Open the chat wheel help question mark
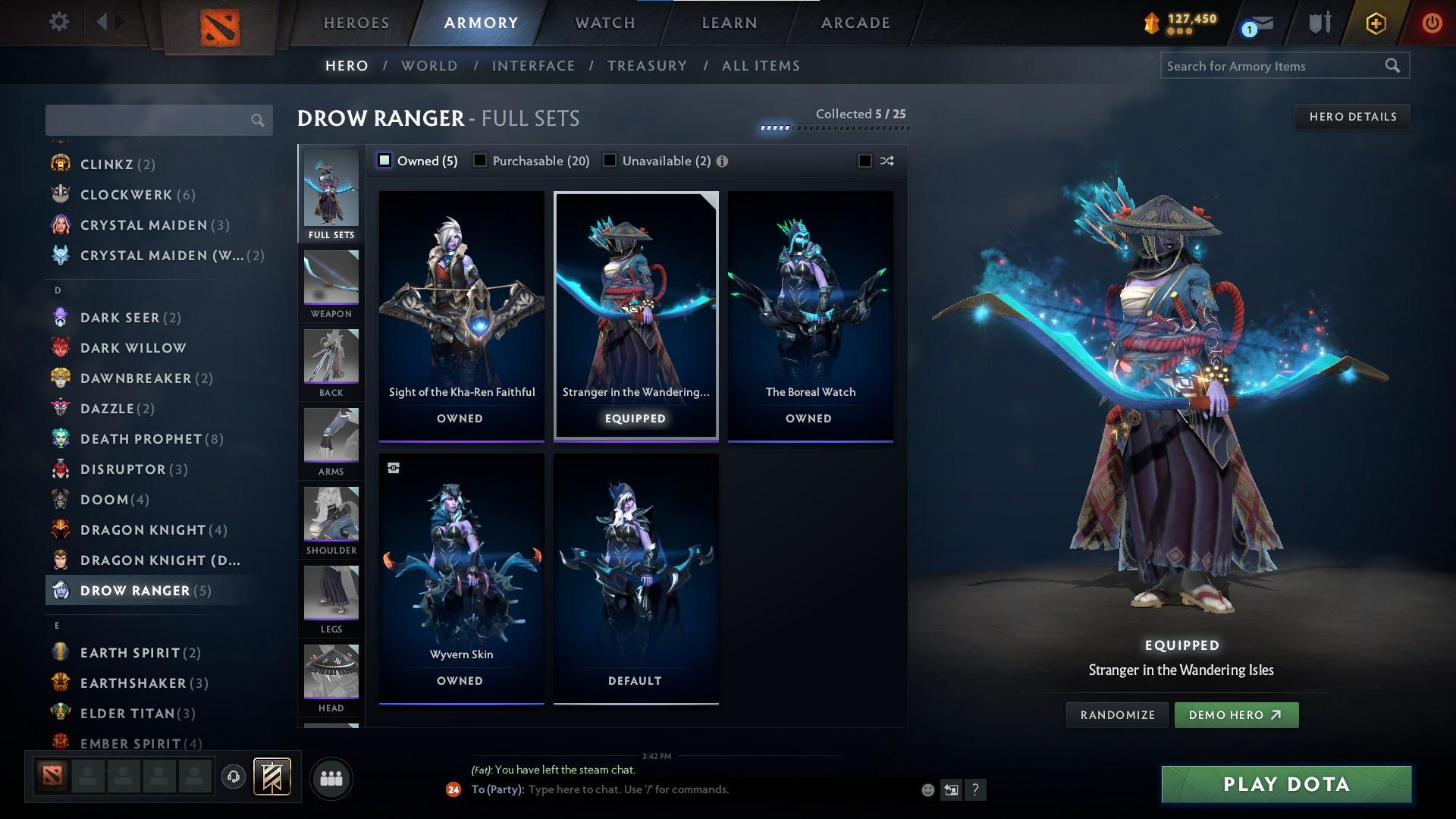The width and height of the screenshot is (1456, 819). tap(976, 789)
